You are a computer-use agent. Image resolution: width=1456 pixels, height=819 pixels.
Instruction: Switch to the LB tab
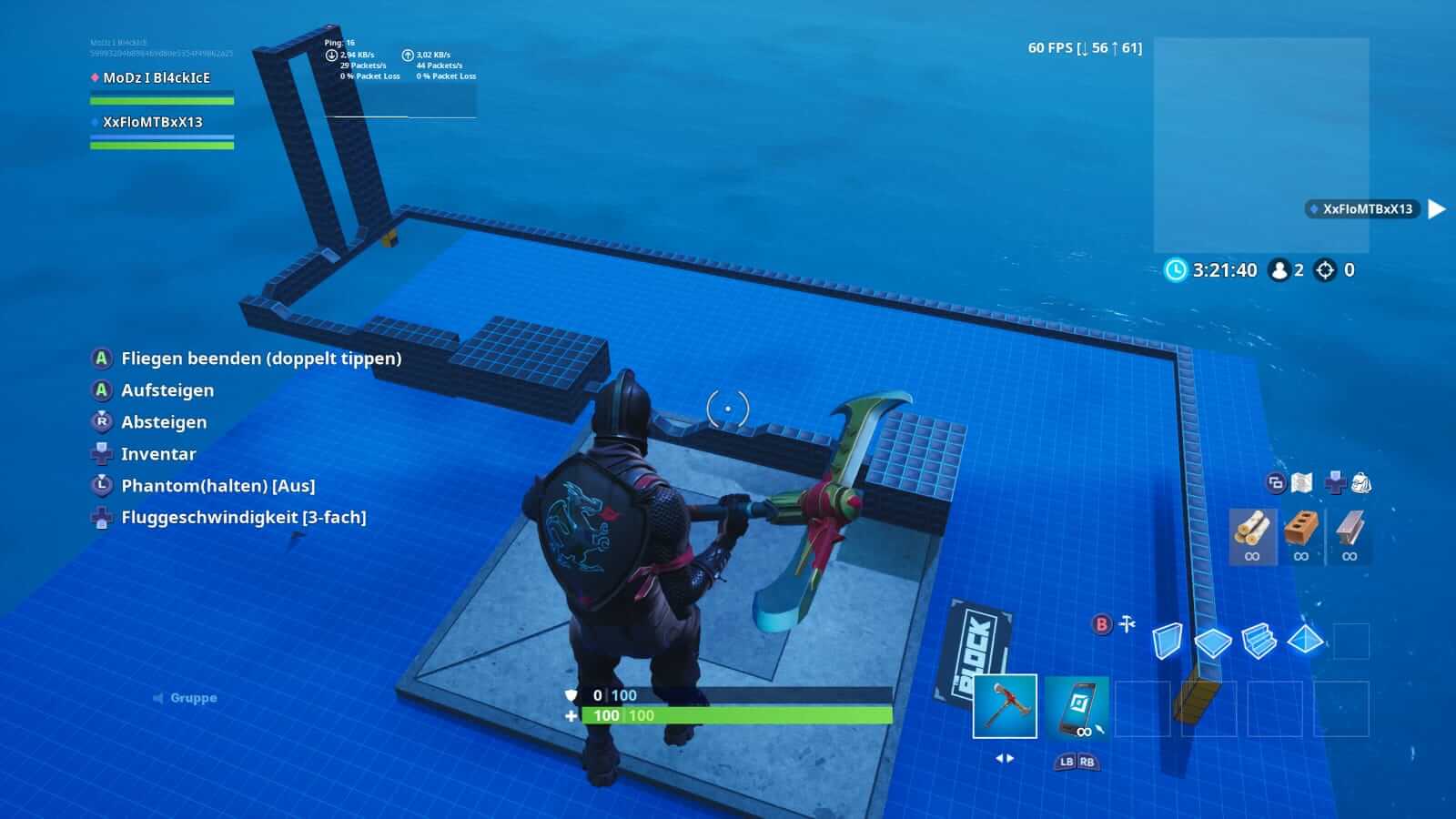pos(1066,763)
